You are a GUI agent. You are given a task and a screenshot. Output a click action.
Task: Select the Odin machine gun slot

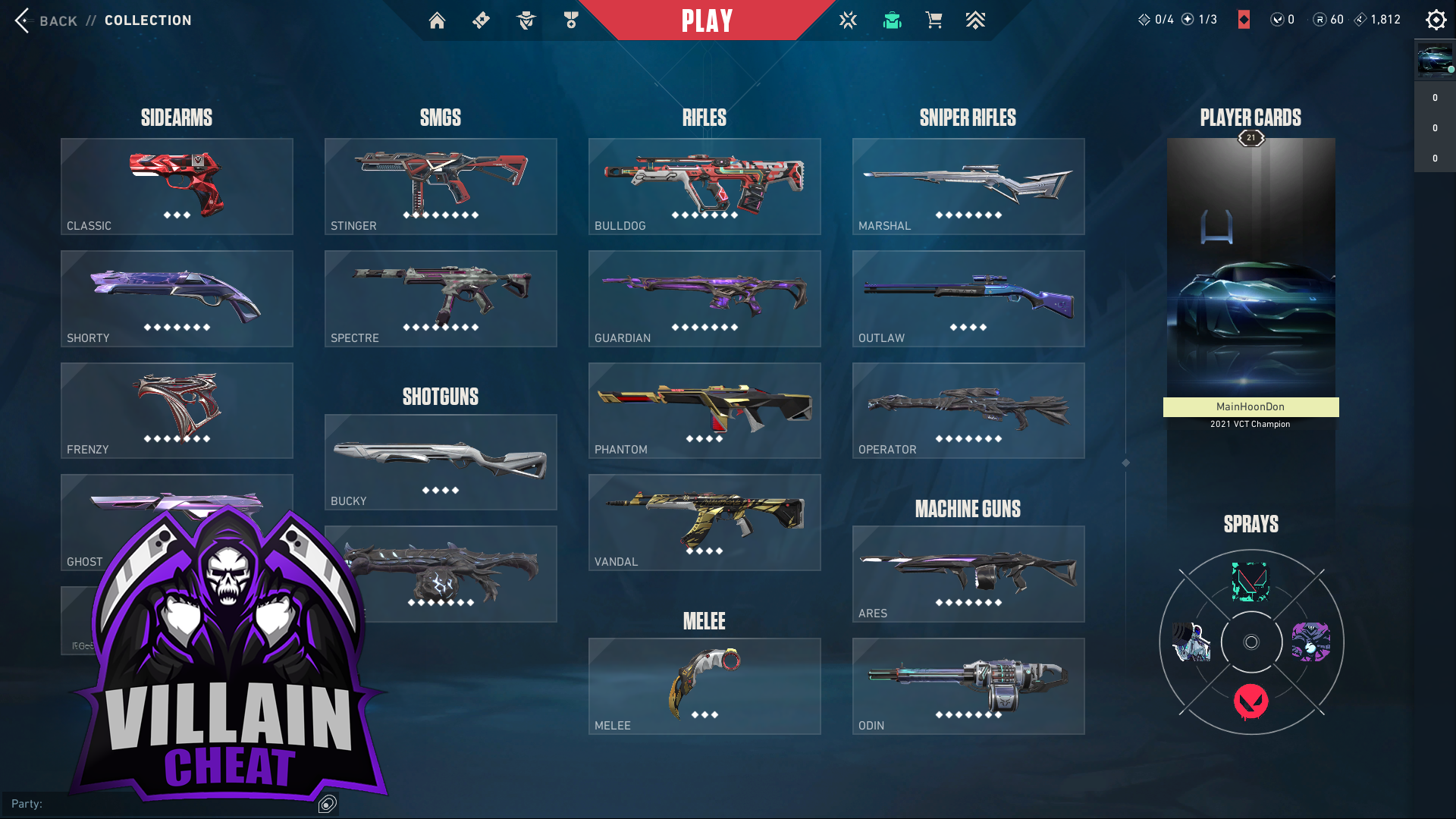coord(968,686)
